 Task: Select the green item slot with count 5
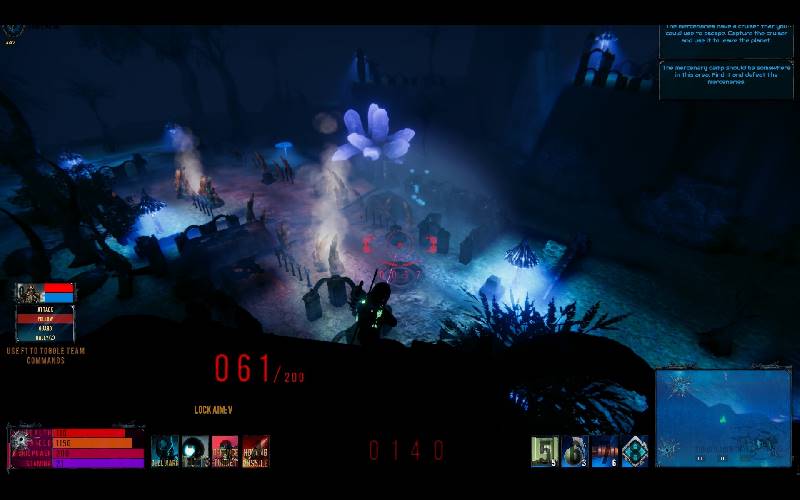pos(545,451)
